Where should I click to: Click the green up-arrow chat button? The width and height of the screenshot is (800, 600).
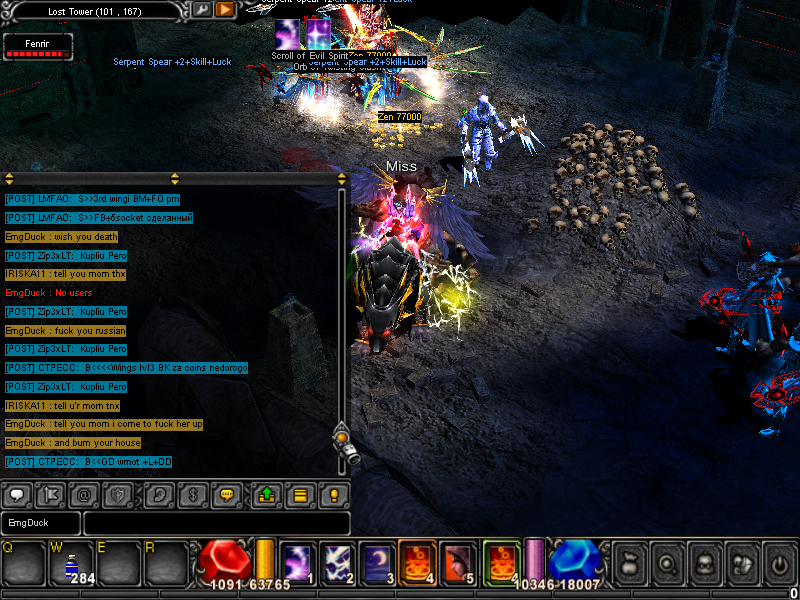[x=266, y=494]
